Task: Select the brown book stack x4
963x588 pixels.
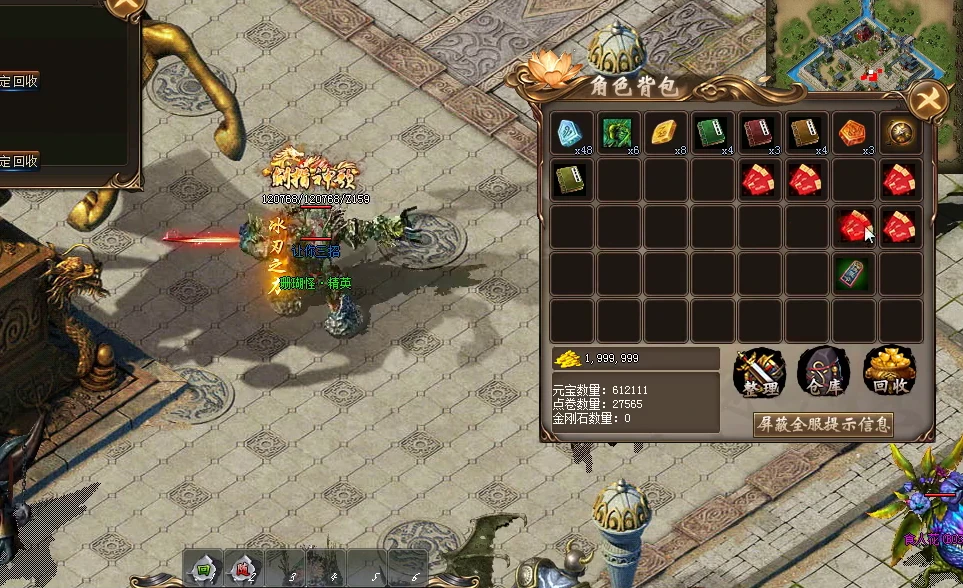Action: pyautogui.click(x=808, y=133)
